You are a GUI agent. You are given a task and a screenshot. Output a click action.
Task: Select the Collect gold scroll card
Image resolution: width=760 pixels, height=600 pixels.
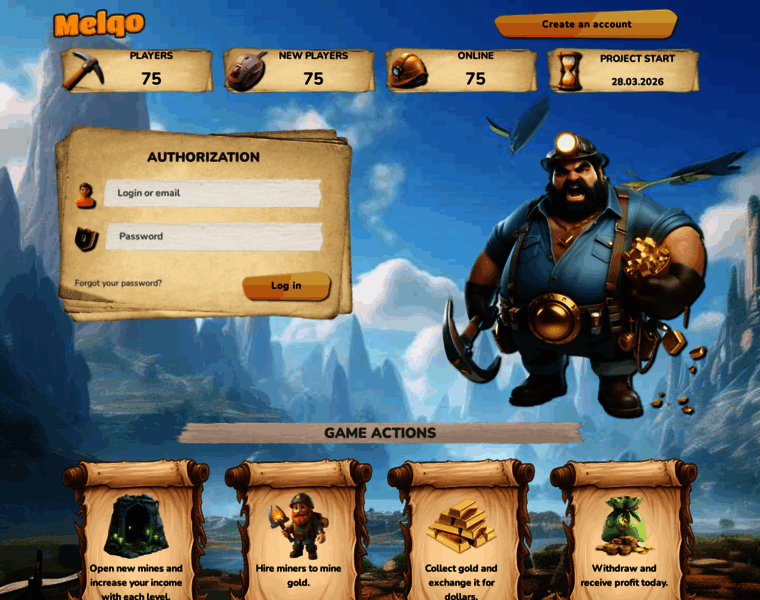pos(461,532)
